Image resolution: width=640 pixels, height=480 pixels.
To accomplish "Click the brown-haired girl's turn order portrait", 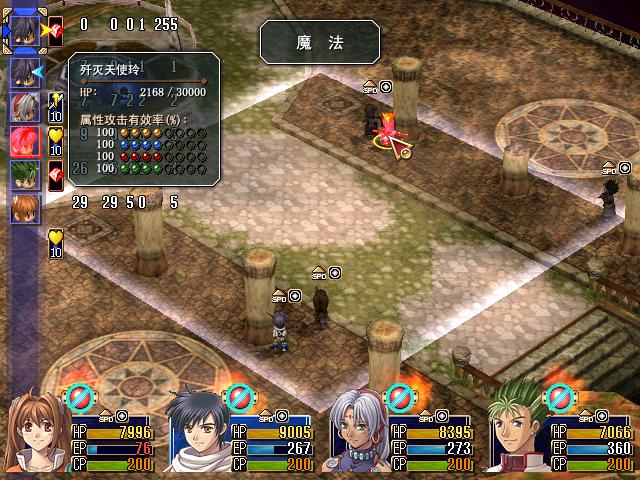I will (x=25, y=209).
